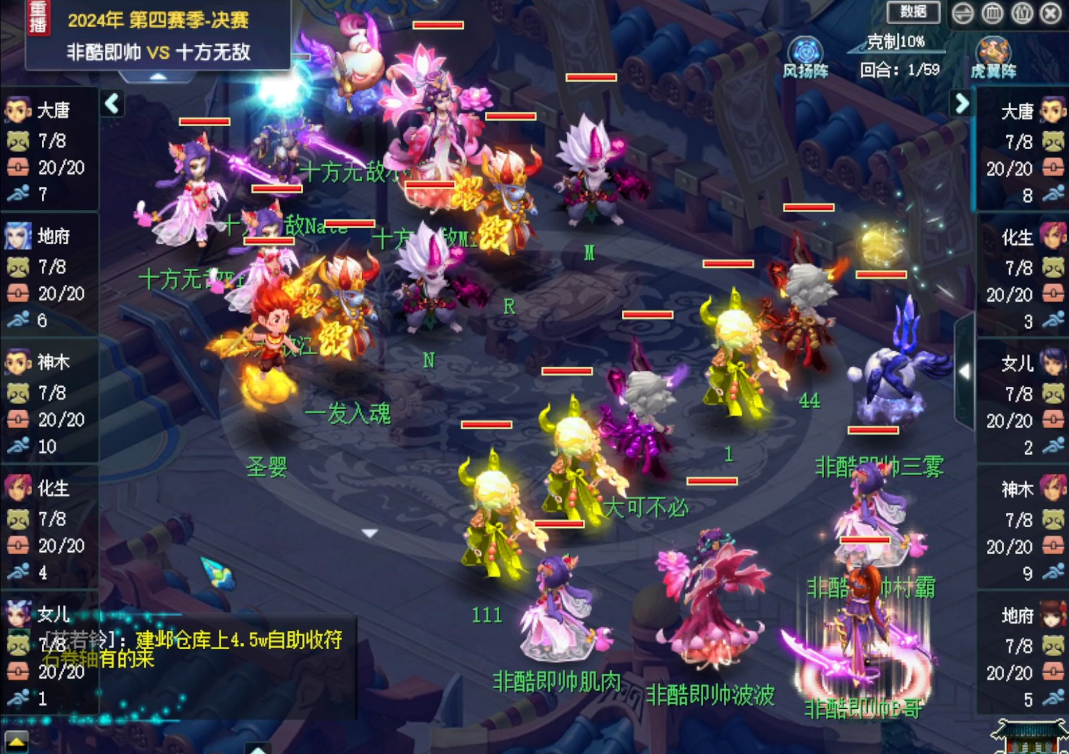Open the side drawer with the white triangle tab
The image size is (1069, 754).
[x=964, y=371]
